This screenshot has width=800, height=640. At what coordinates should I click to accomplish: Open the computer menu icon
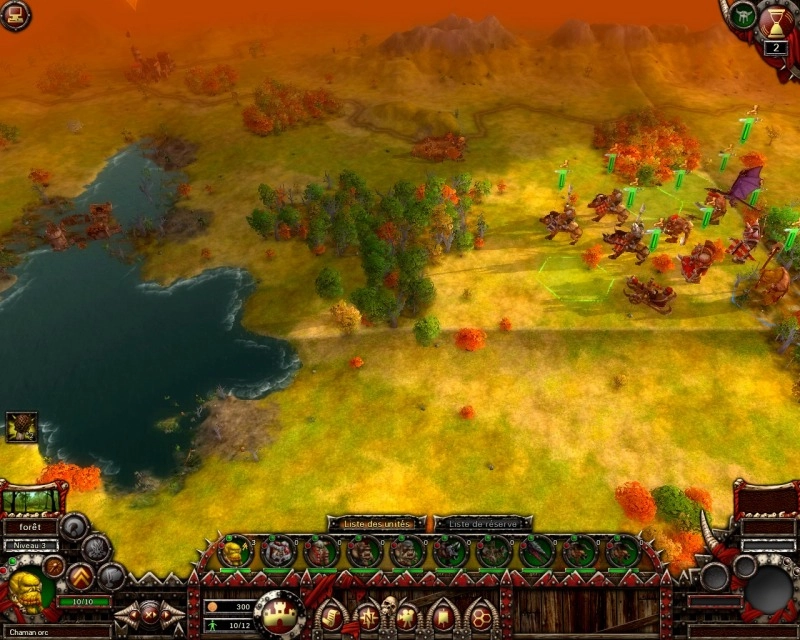click(14, 13)
